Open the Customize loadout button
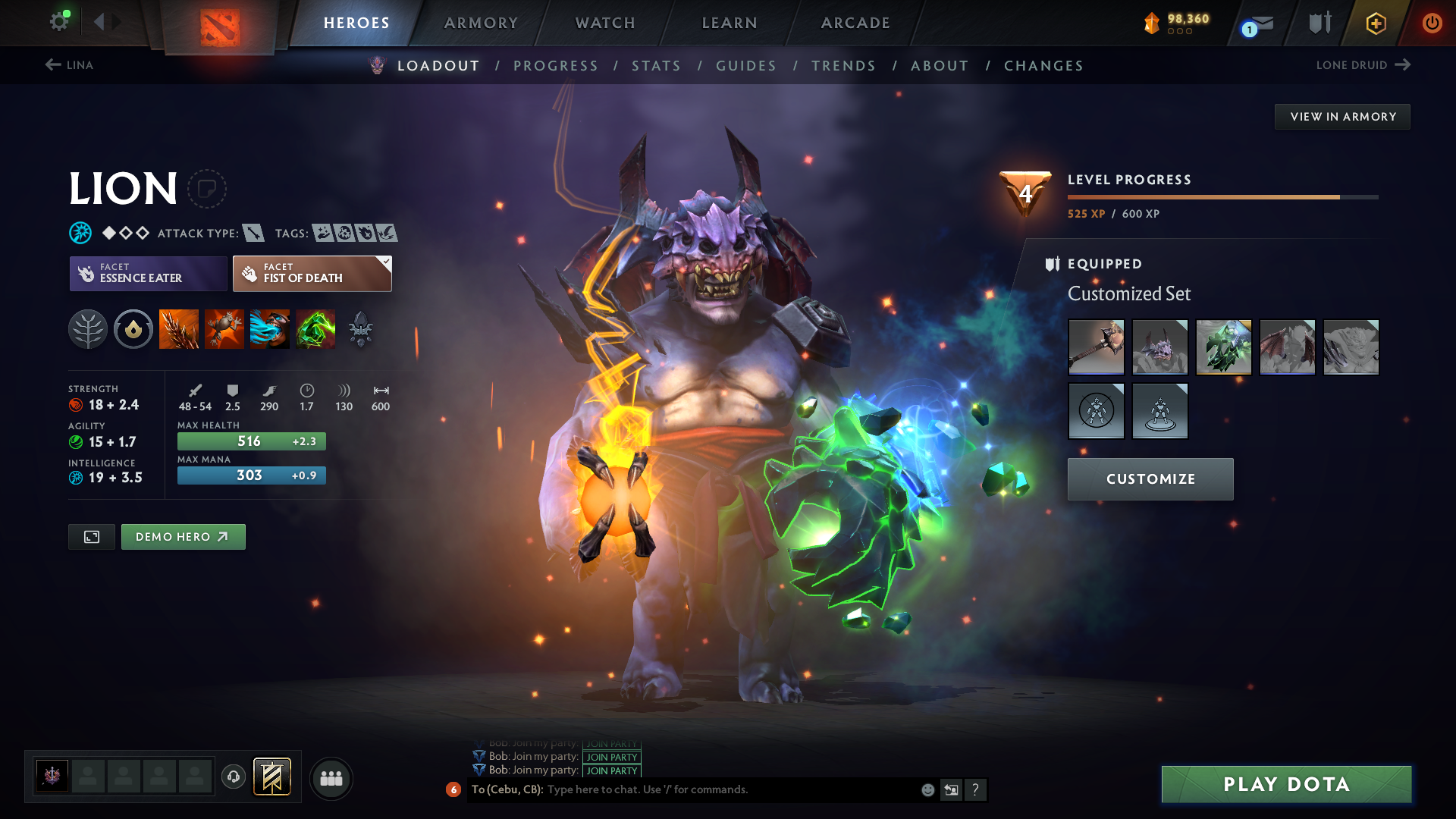The height and width of the screenshot is (819, 1456). 1150,479
